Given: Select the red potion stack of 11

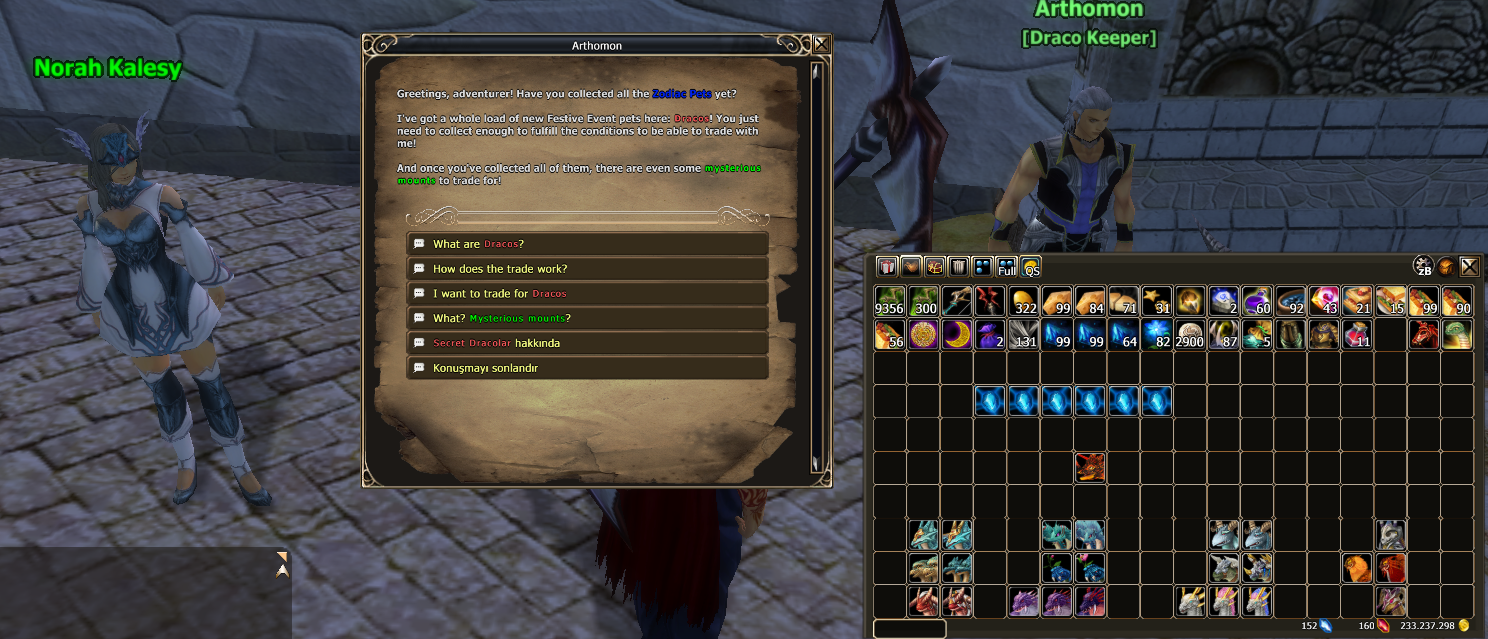Looking at the screenshot, I should (1358, 335).
